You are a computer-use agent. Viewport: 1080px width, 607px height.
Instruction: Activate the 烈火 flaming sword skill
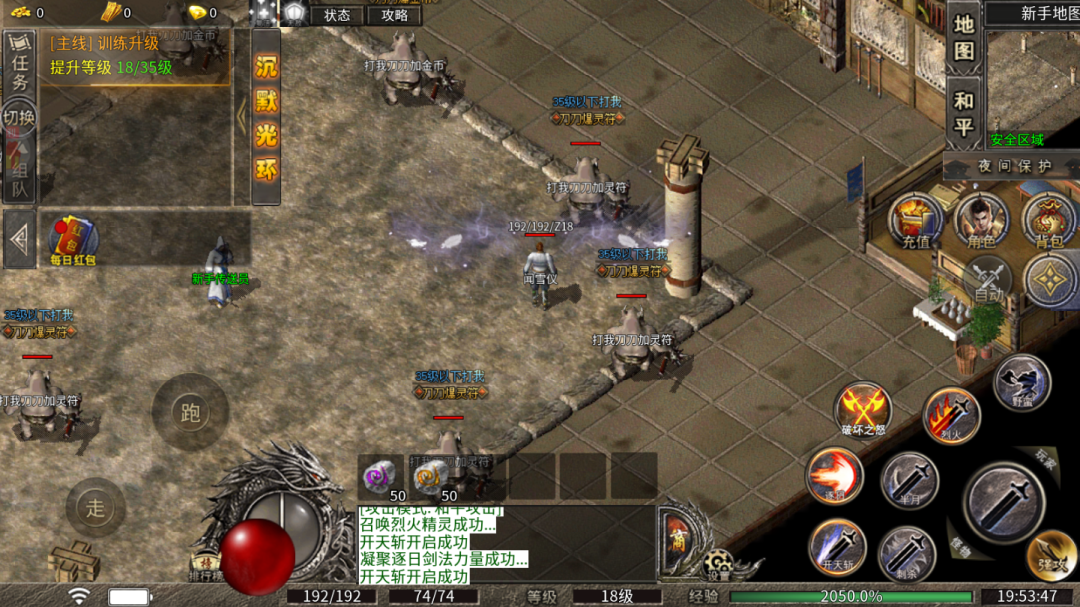coord(951,415)
